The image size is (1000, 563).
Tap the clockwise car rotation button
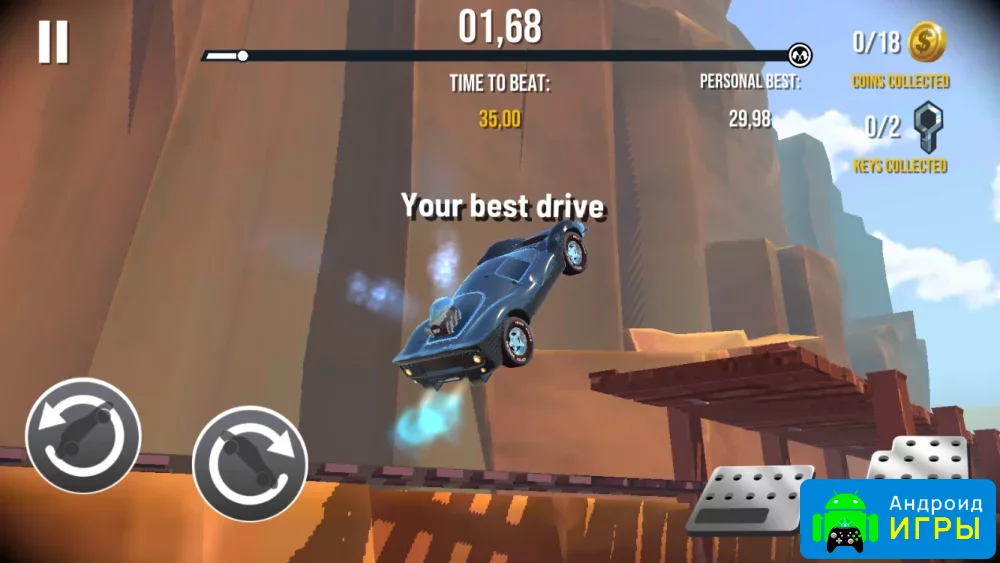click(x=250, y=463)
